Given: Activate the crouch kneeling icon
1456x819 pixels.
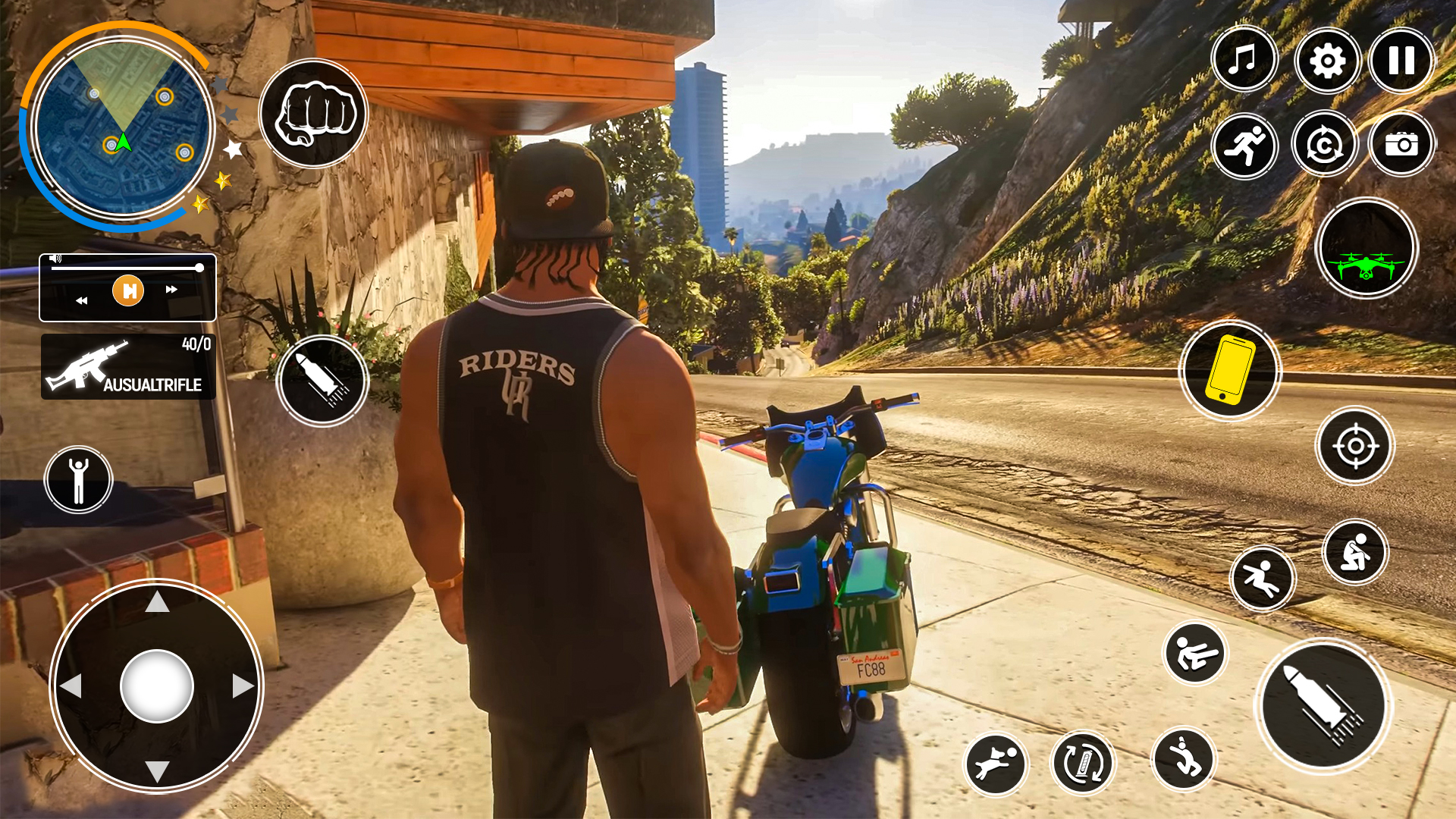Looking at the screenshot, I should [1355, 552].
